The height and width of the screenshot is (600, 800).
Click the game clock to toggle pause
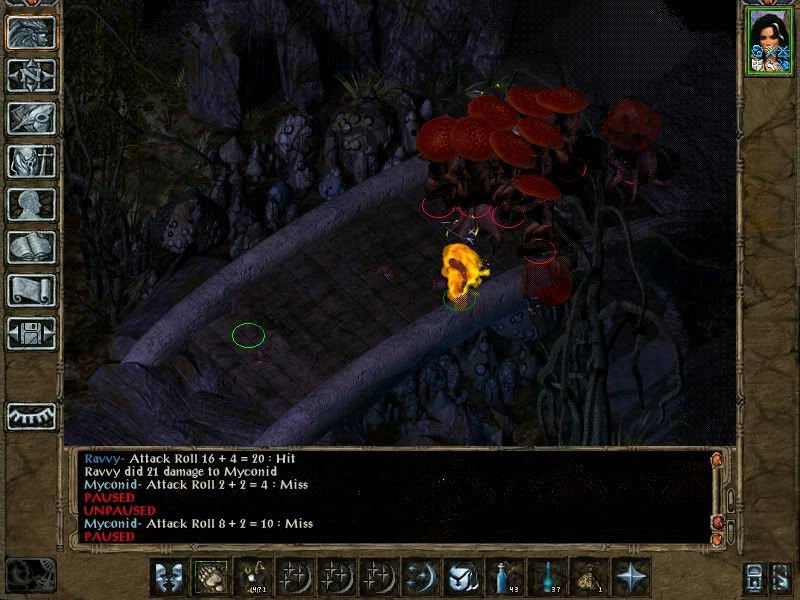click(x=30, y=574)
